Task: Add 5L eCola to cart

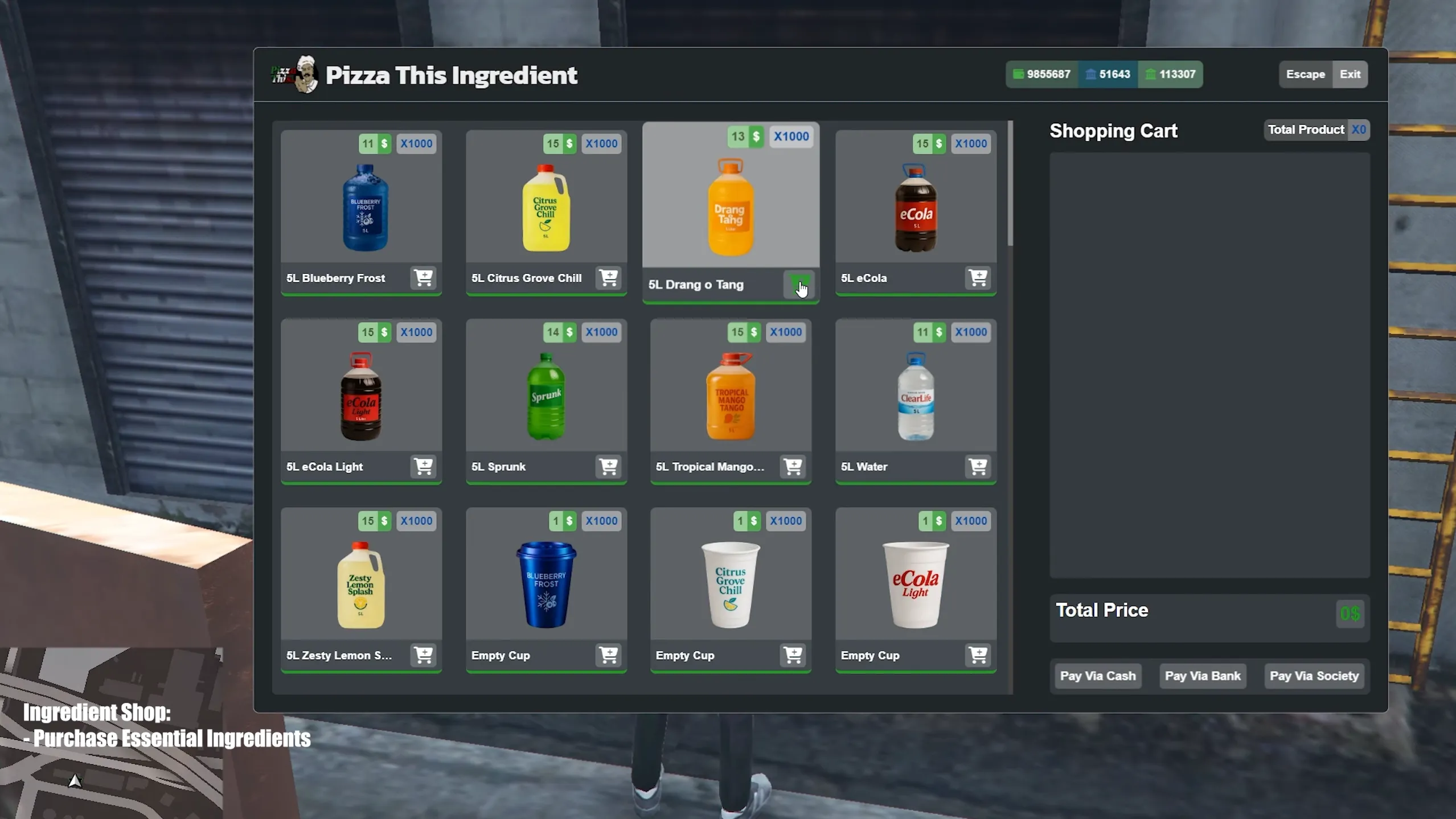Action: pyautogui.click(x=978, y=278)
